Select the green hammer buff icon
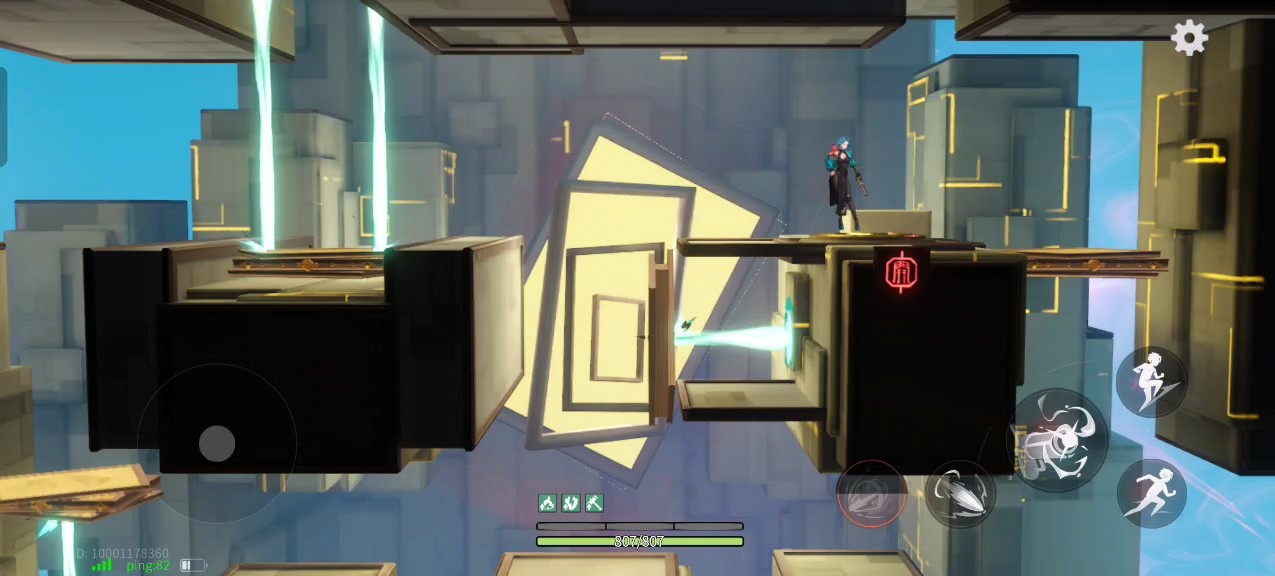The height and width of the screenshot is (576, 1275). point(594,502)
